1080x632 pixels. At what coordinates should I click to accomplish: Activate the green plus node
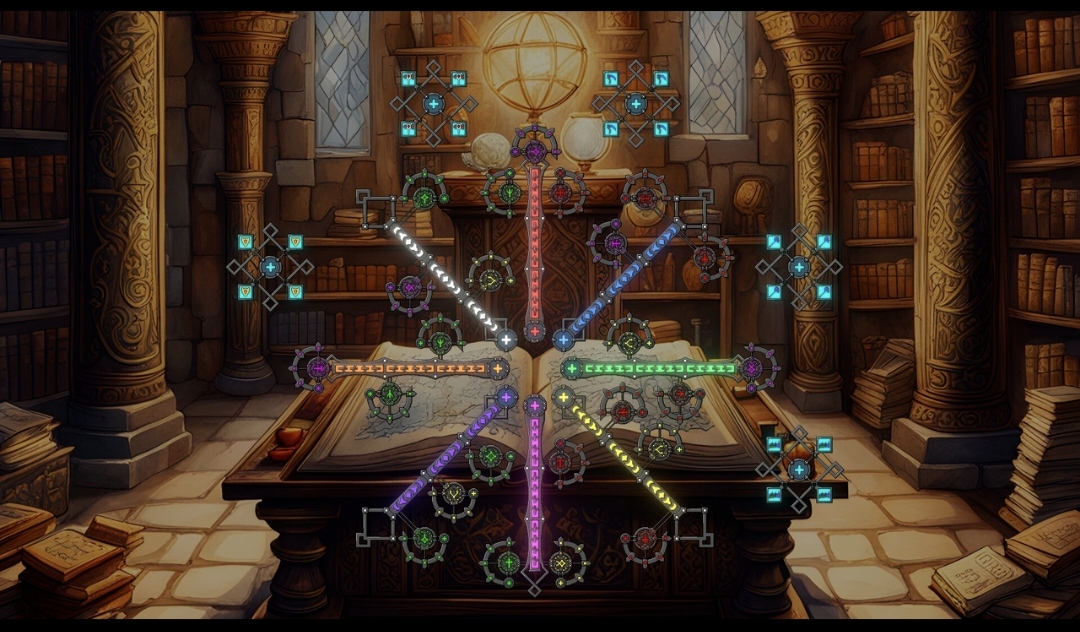(572, 369)
